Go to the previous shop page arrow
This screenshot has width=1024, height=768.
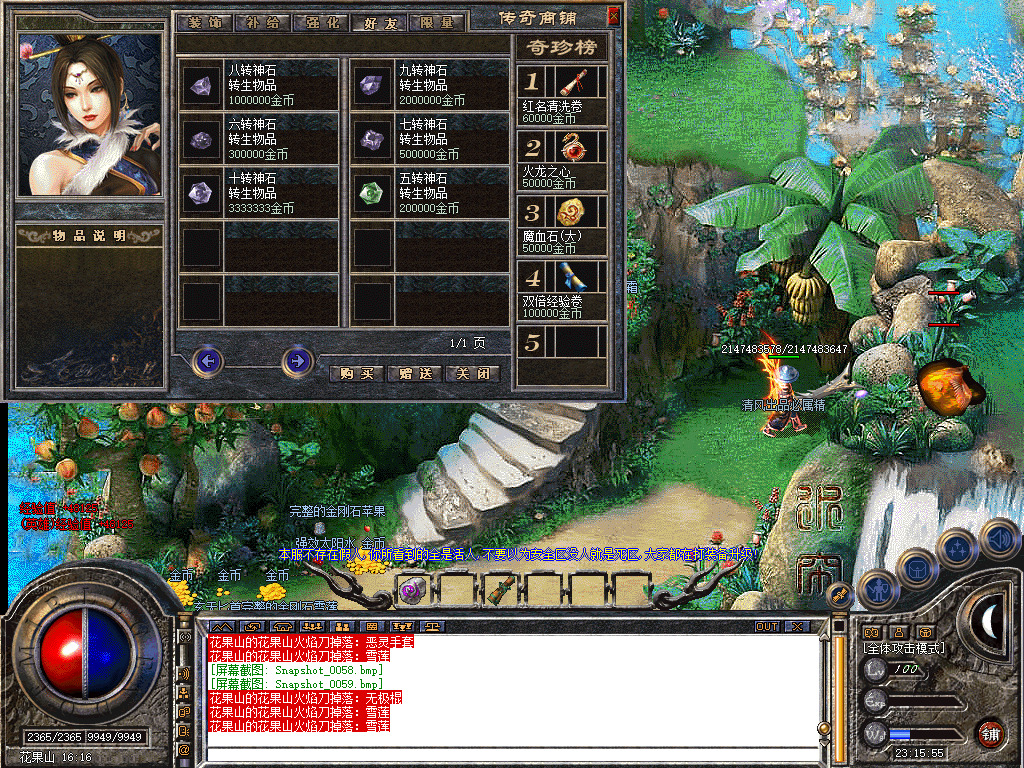(207, 360)
